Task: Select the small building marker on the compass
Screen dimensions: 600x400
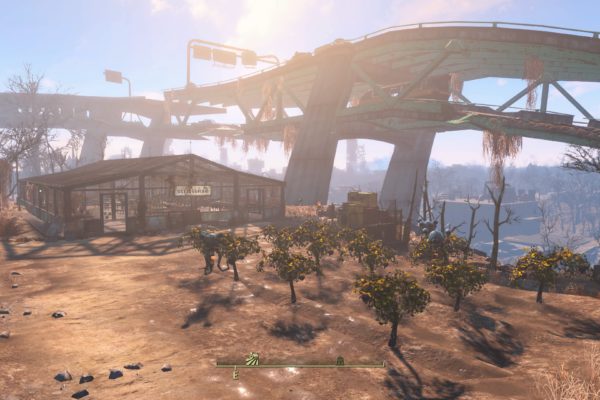Action: (340, 360)
